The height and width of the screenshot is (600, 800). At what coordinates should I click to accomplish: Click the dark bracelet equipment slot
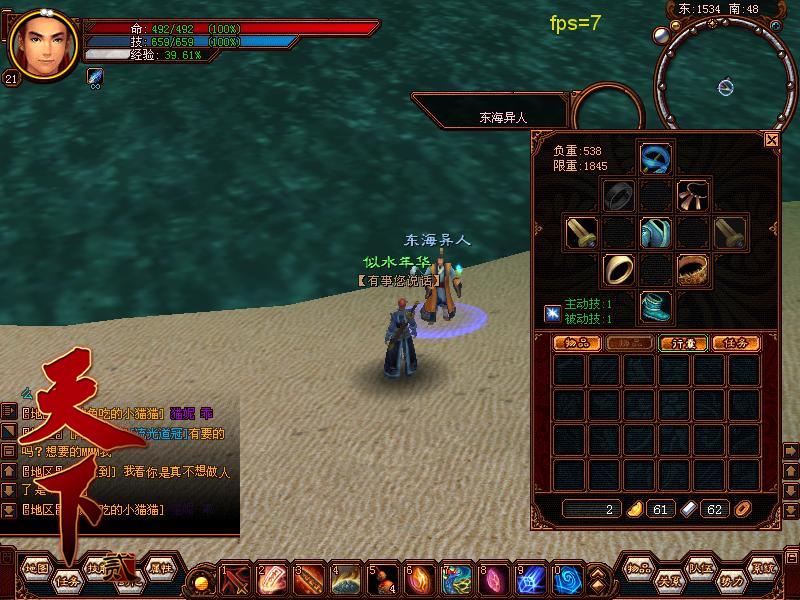point(618,194)
